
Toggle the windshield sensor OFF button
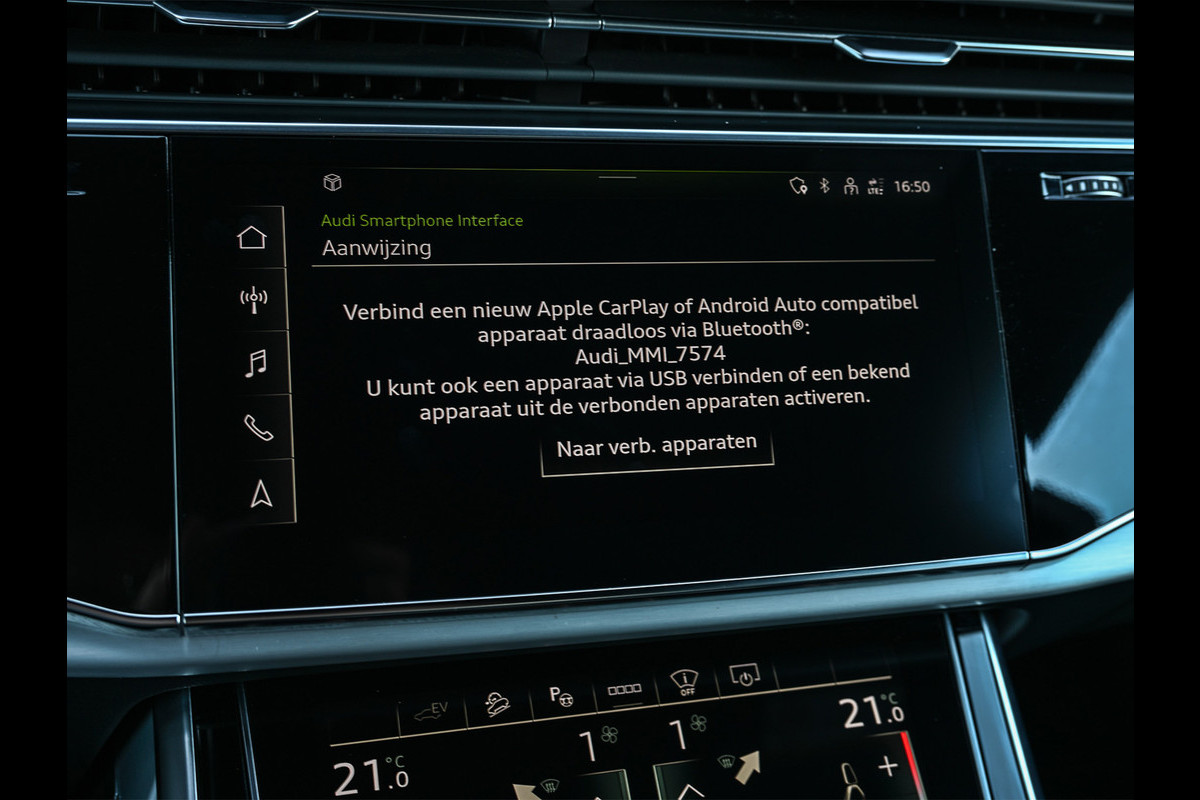[x=684, y=684]
